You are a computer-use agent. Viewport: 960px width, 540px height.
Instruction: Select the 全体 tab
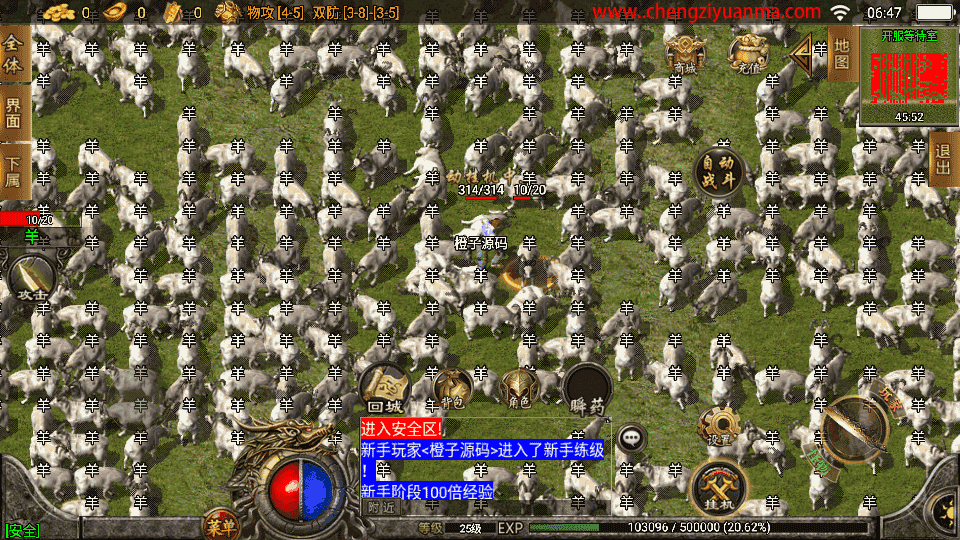pos(14,55)
